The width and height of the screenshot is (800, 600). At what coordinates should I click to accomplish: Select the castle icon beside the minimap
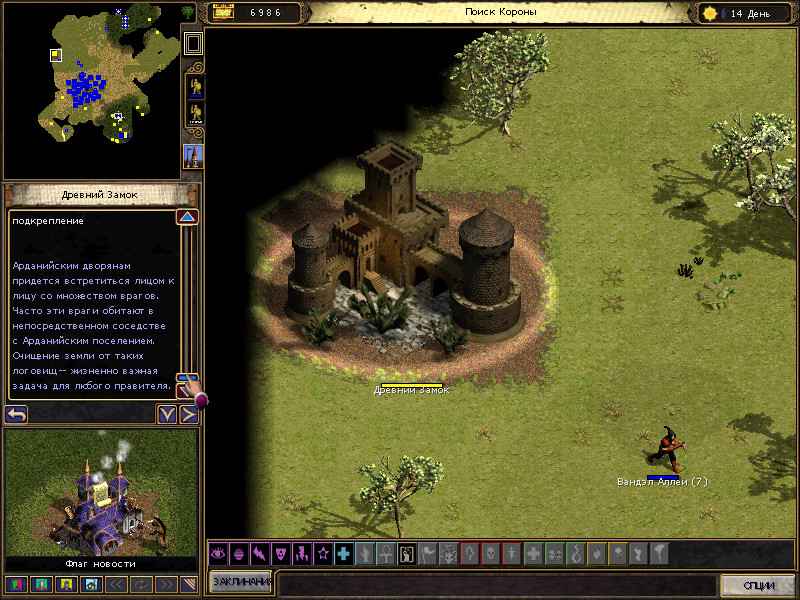[194, 156]
